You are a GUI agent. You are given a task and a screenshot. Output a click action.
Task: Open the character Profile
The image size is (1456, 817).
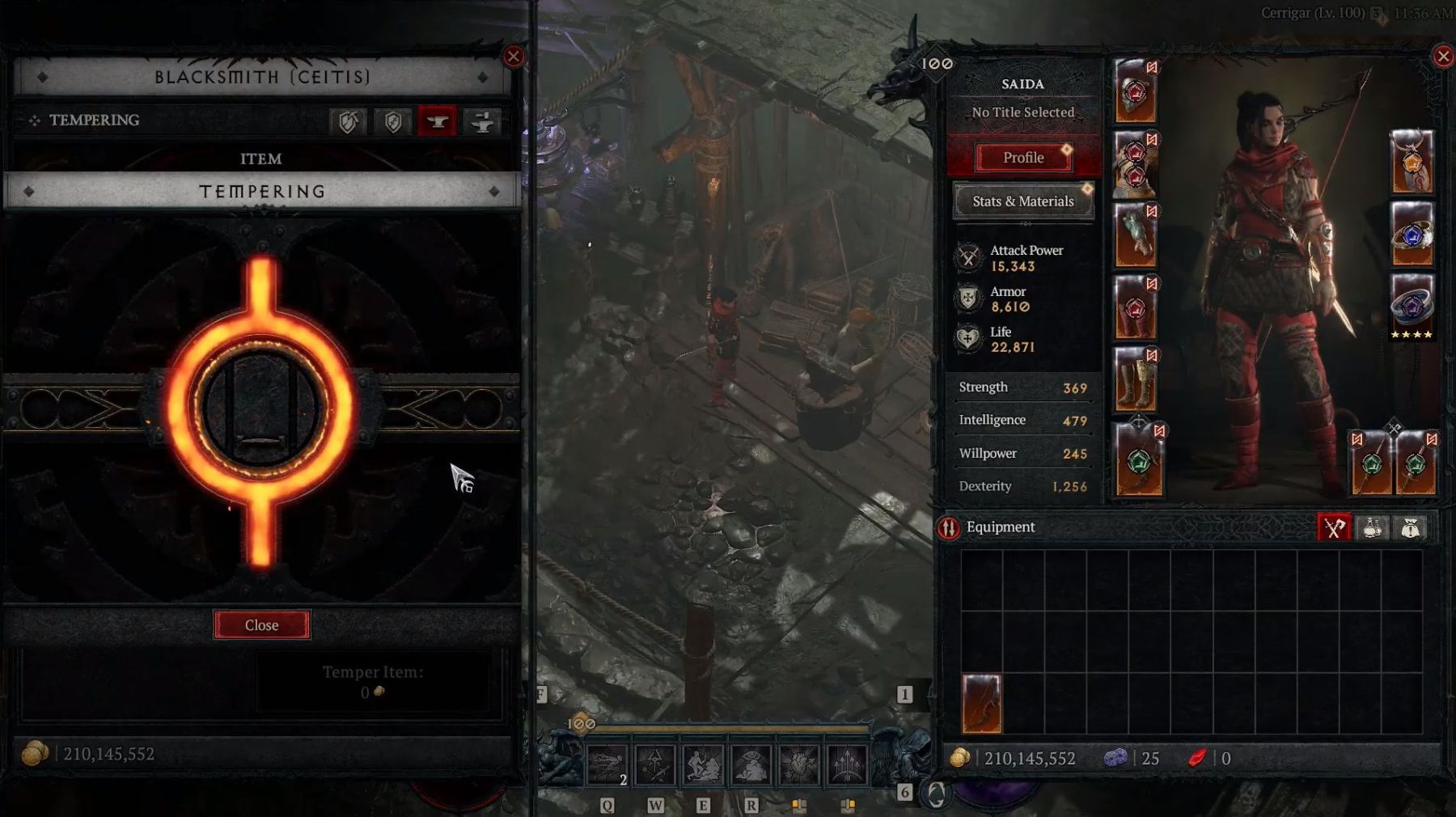(x=1023, y=158)
